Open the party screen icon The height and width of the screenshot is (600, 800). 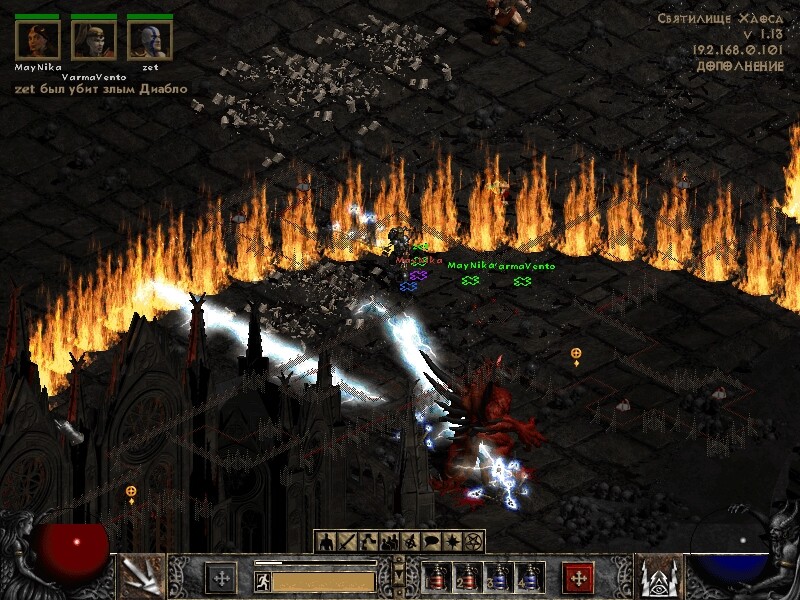[x=389, y=541]
